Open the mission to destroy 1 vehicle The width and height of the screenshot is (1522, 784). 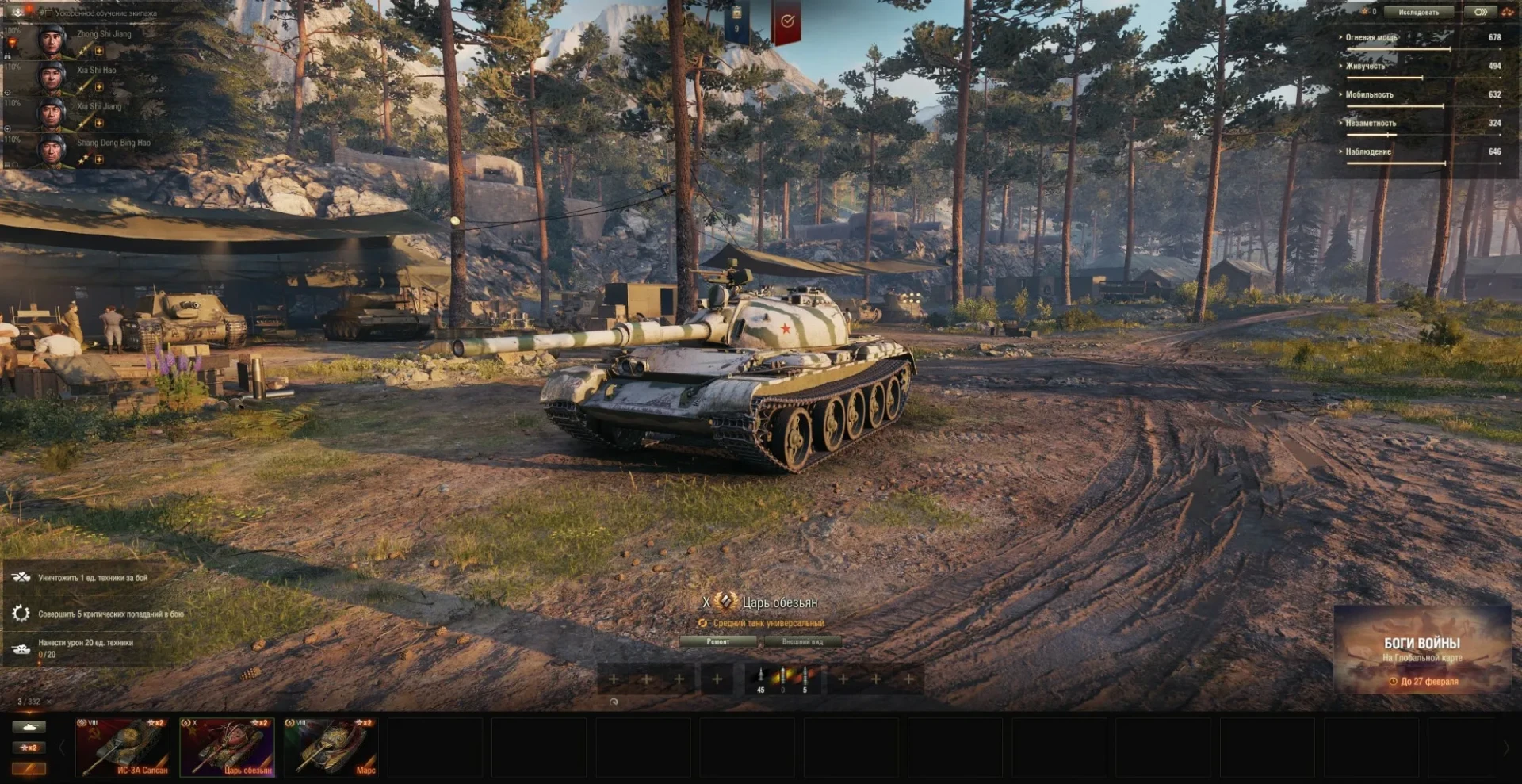[x=93, y=578]
